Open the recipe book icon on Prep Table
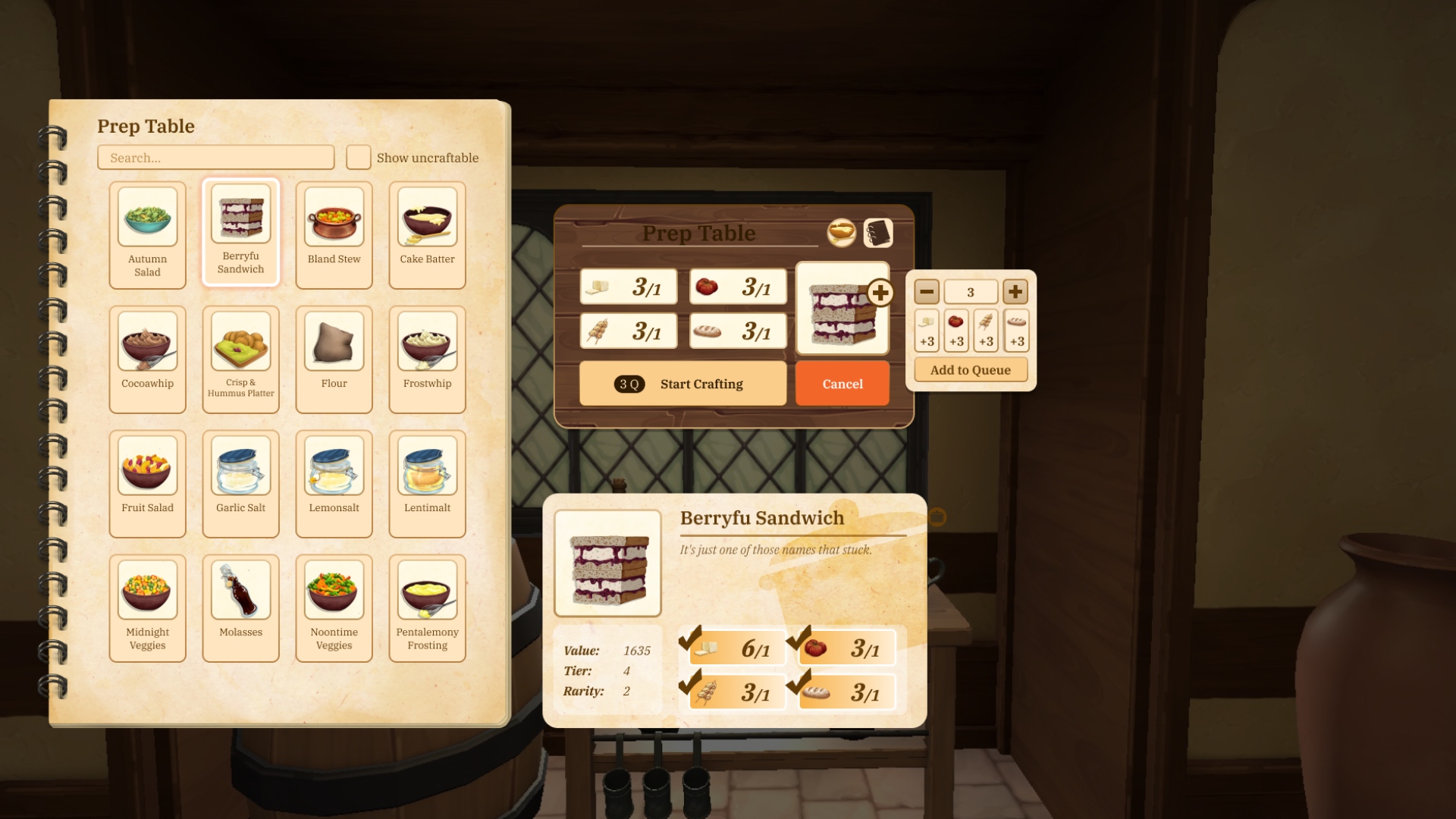The width and height of the screenshot is (1456, 819). (x=879, y=233)
